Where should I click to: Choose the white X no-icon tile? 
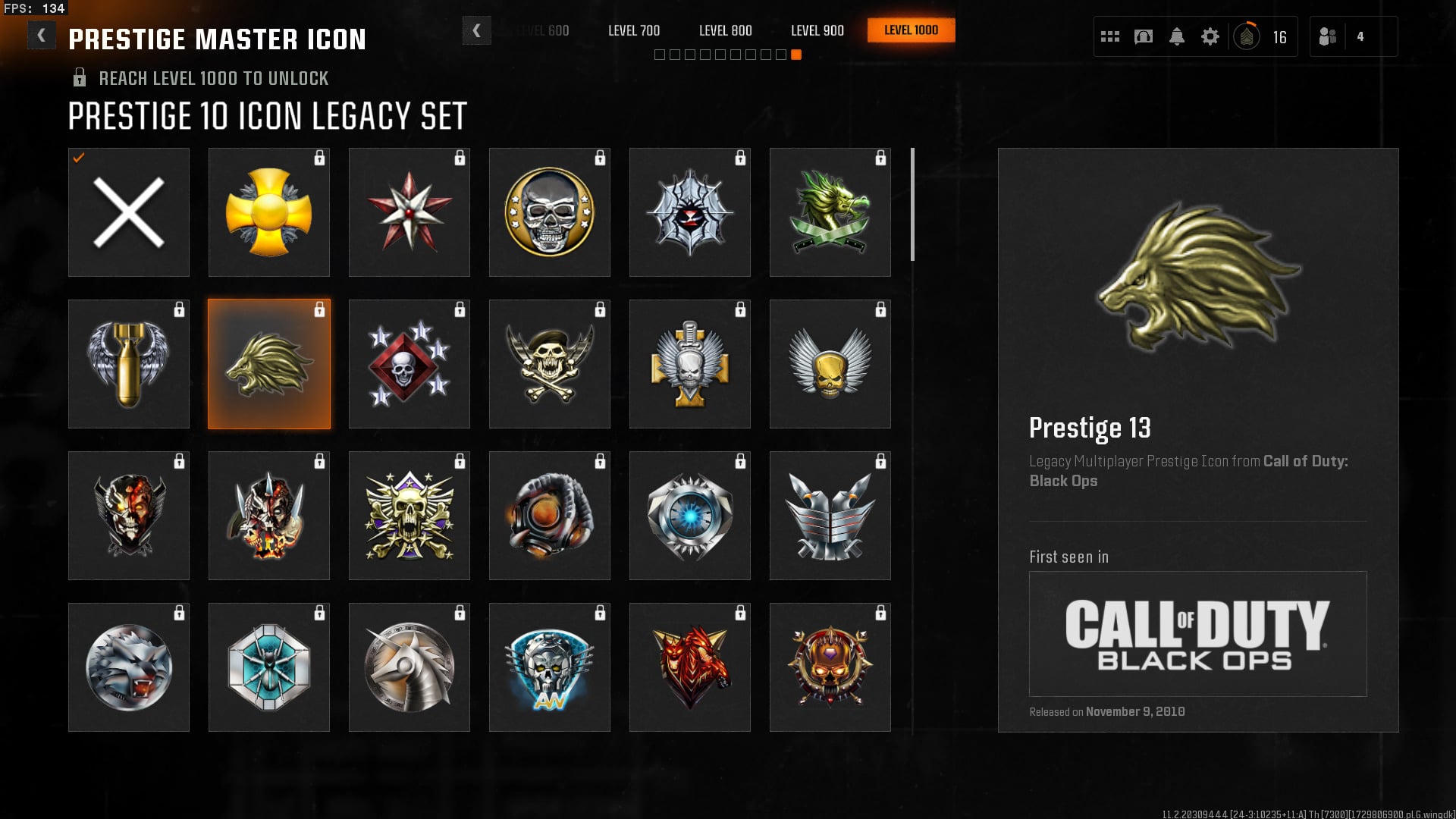[x=129, y=212]
